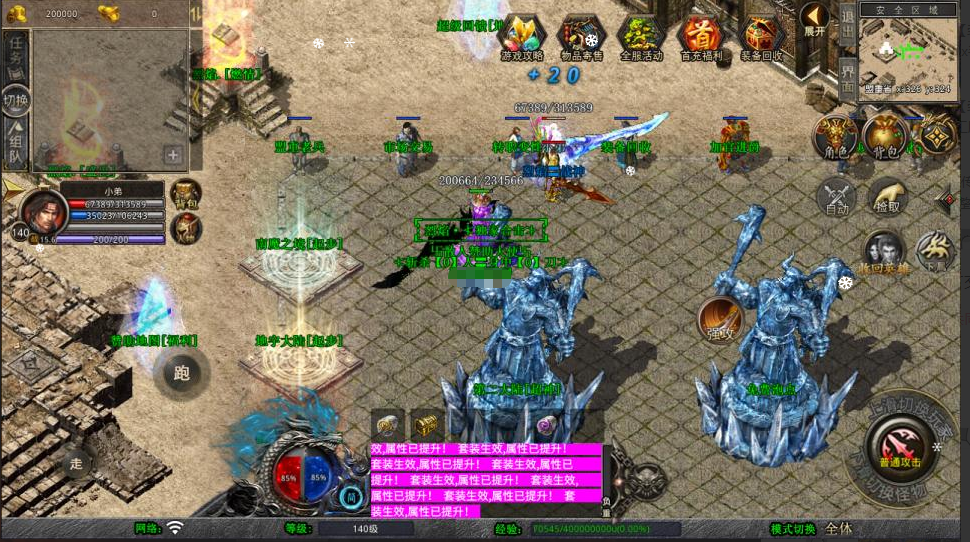970x542 pixels.
Task: Click the 展开 expand arrow button
Action: (x=814, y=20)
